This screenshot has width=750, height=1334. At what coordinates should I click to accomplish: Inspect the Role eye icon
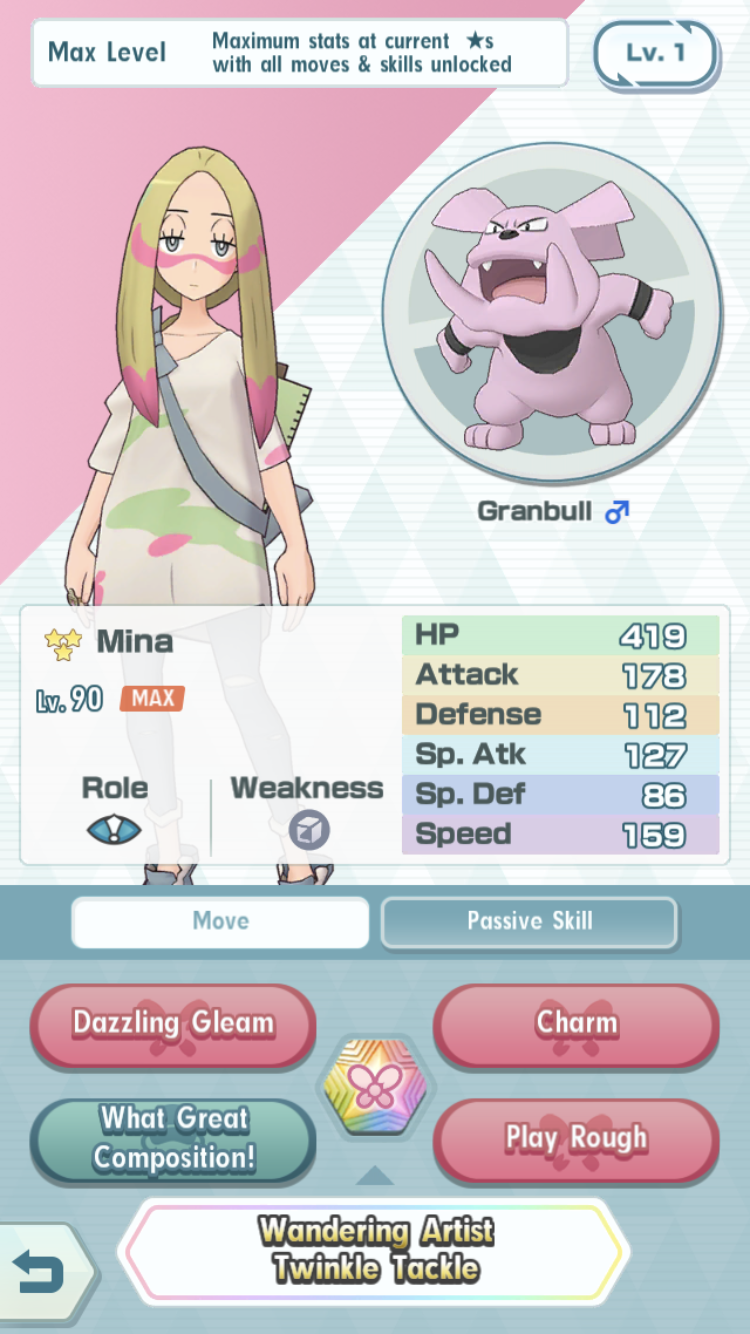click(114, 830)
